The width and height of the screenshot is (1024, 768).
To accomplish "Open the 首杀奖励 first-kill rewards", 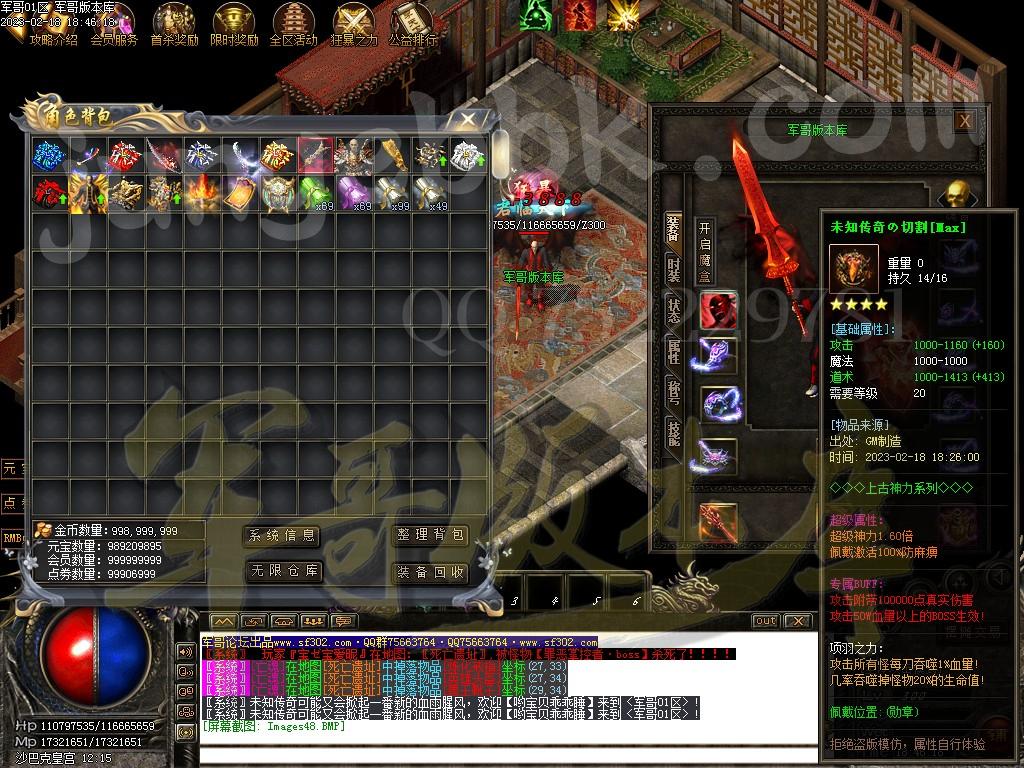I will point(174,24).
